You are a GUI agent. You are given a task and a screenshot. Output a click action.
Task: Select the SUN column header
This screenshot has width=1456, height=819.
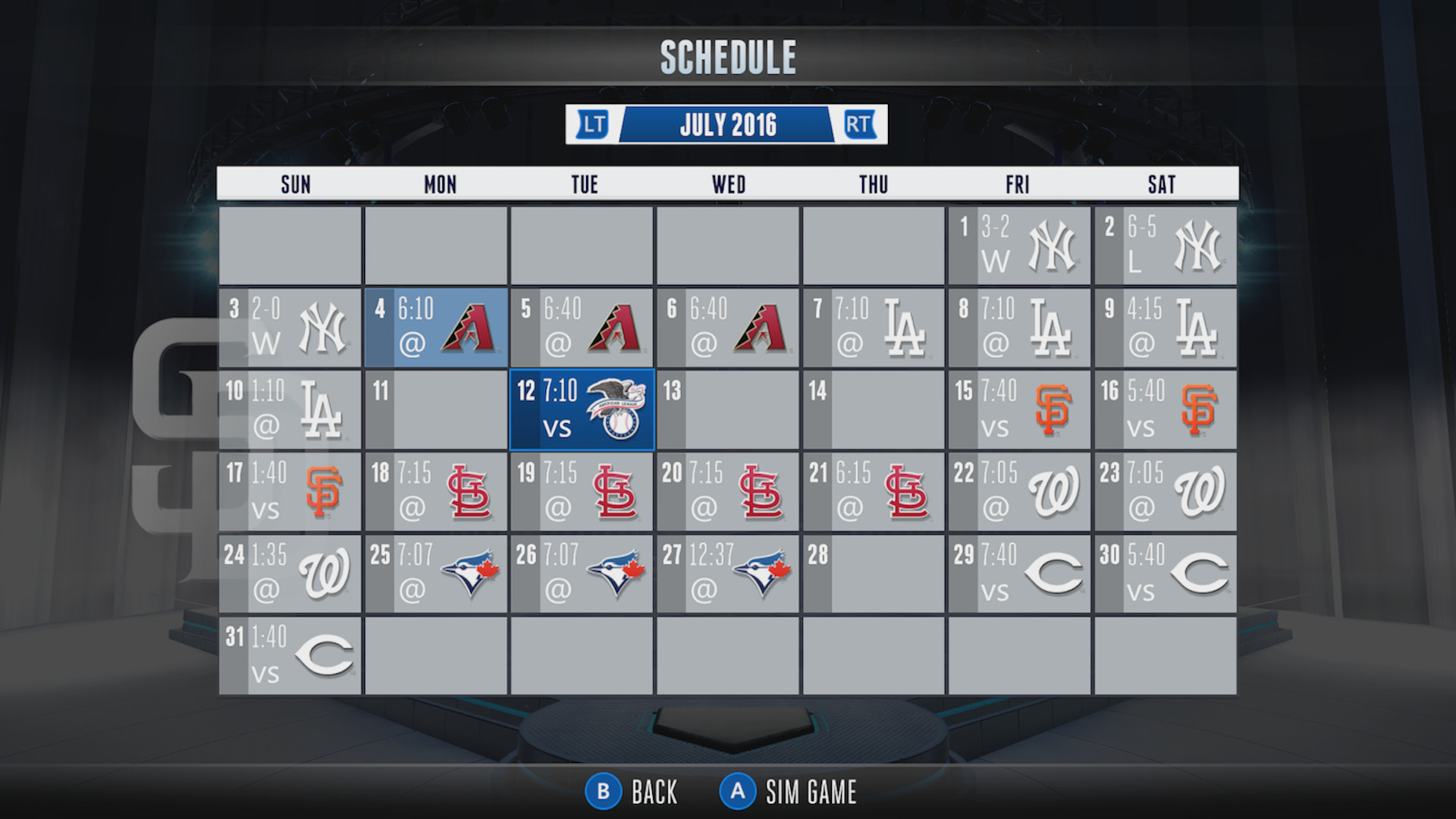(x=296, y=184)
